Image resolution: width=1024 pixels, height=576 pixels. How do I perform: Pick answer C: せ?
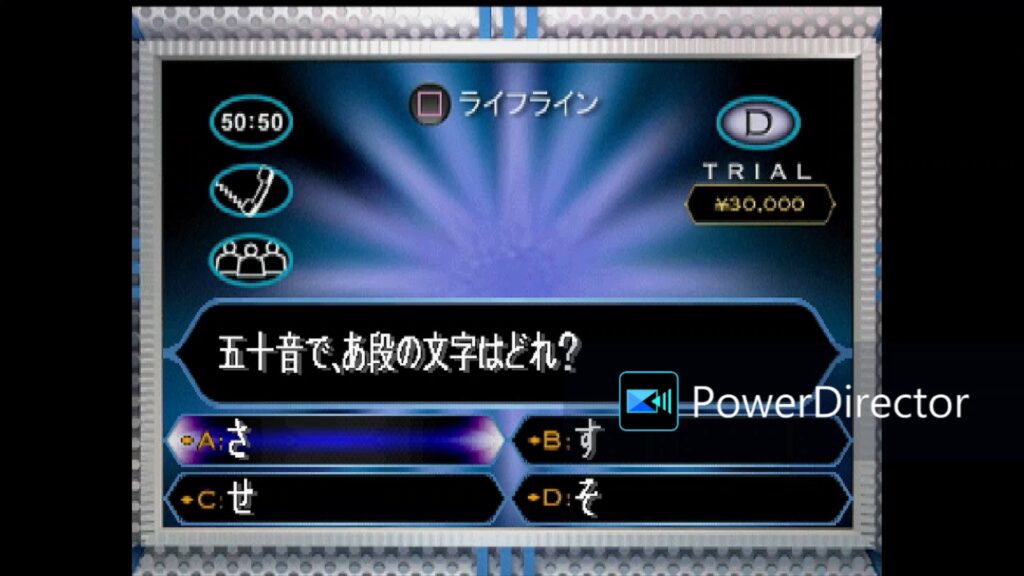click(335, 498)
